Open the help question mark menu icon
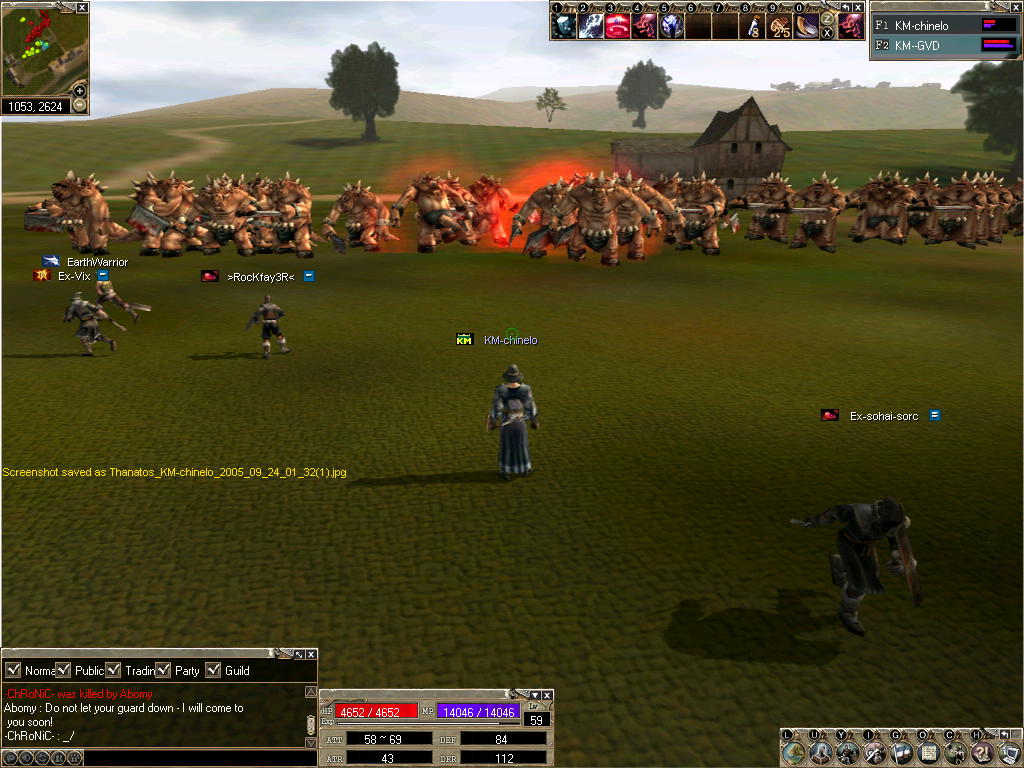This screenshot has height=768, width=1024. coord(983,751)
